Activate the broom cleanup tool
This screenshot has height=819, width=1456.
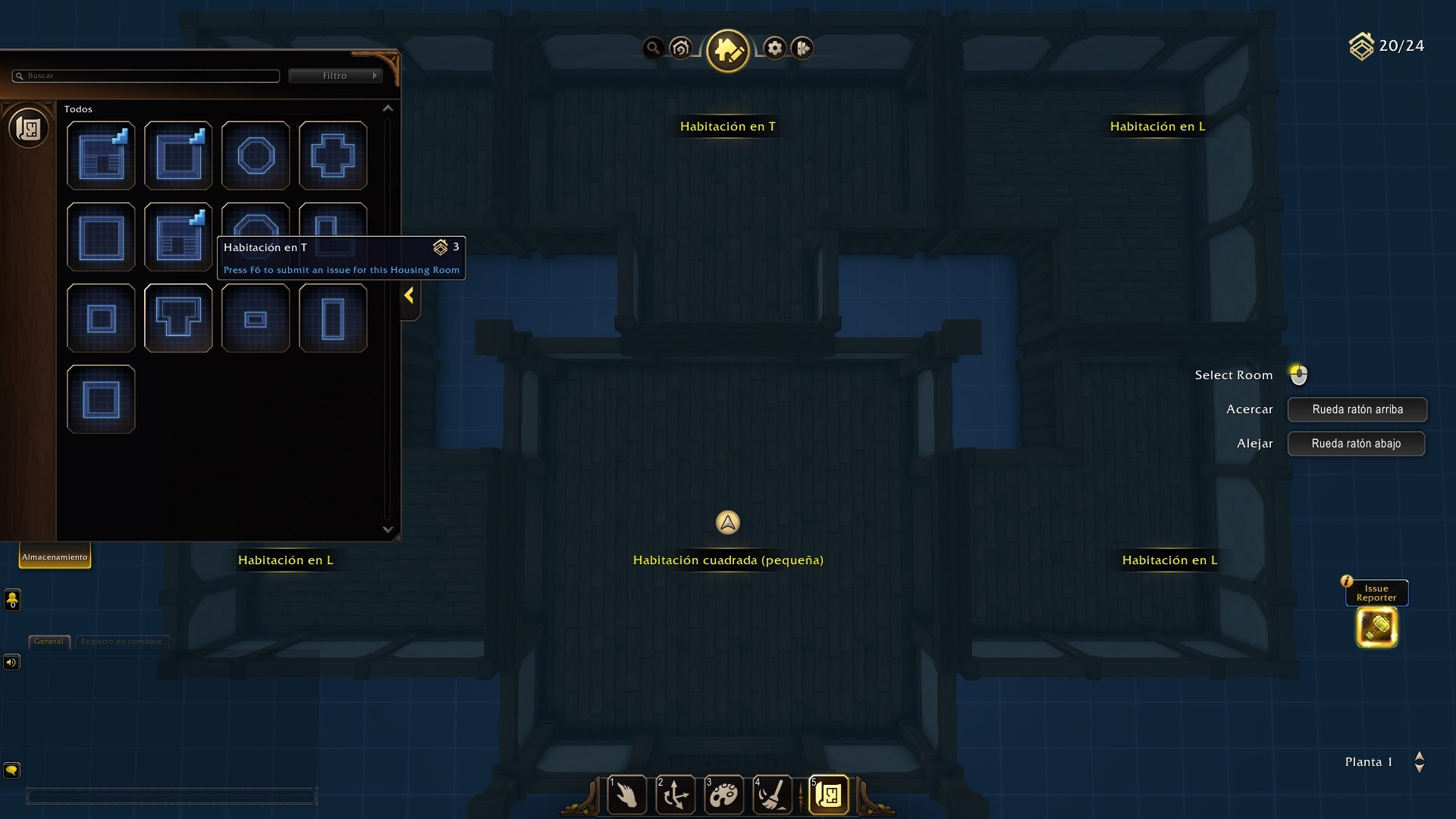click(772, 795)
